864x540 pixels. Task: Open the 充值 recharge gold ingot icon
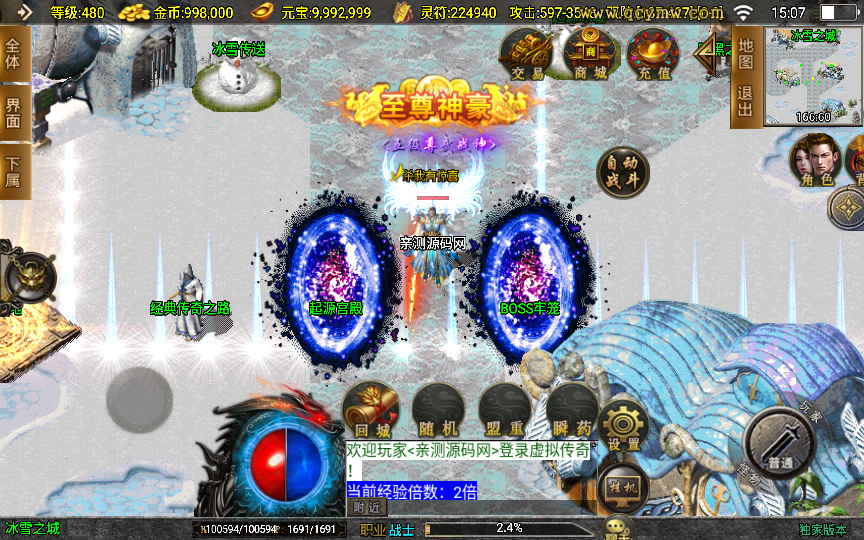click(652, 54)
